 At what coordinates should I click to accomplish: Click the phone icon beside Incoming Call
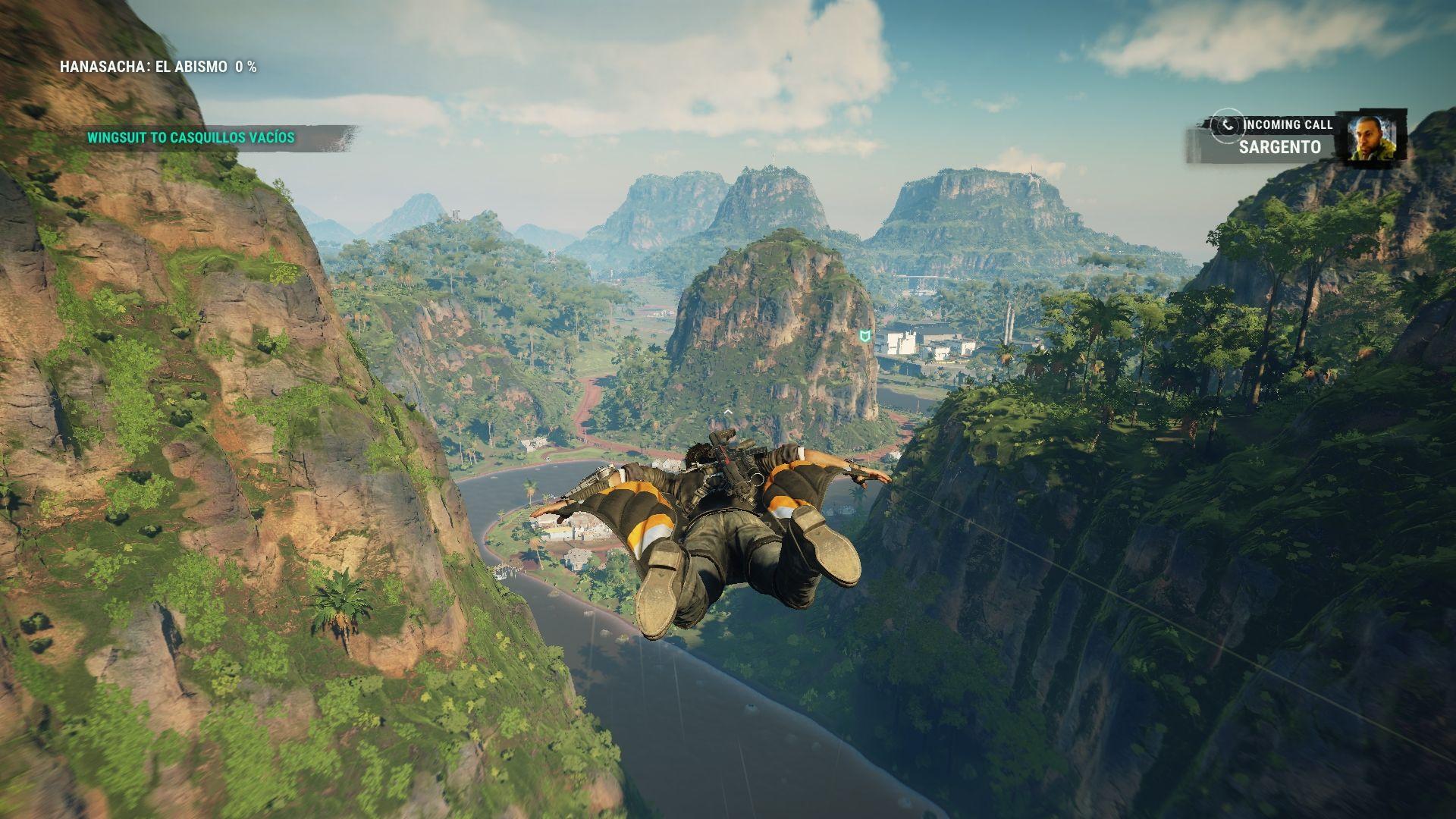tap(1226, 125)
